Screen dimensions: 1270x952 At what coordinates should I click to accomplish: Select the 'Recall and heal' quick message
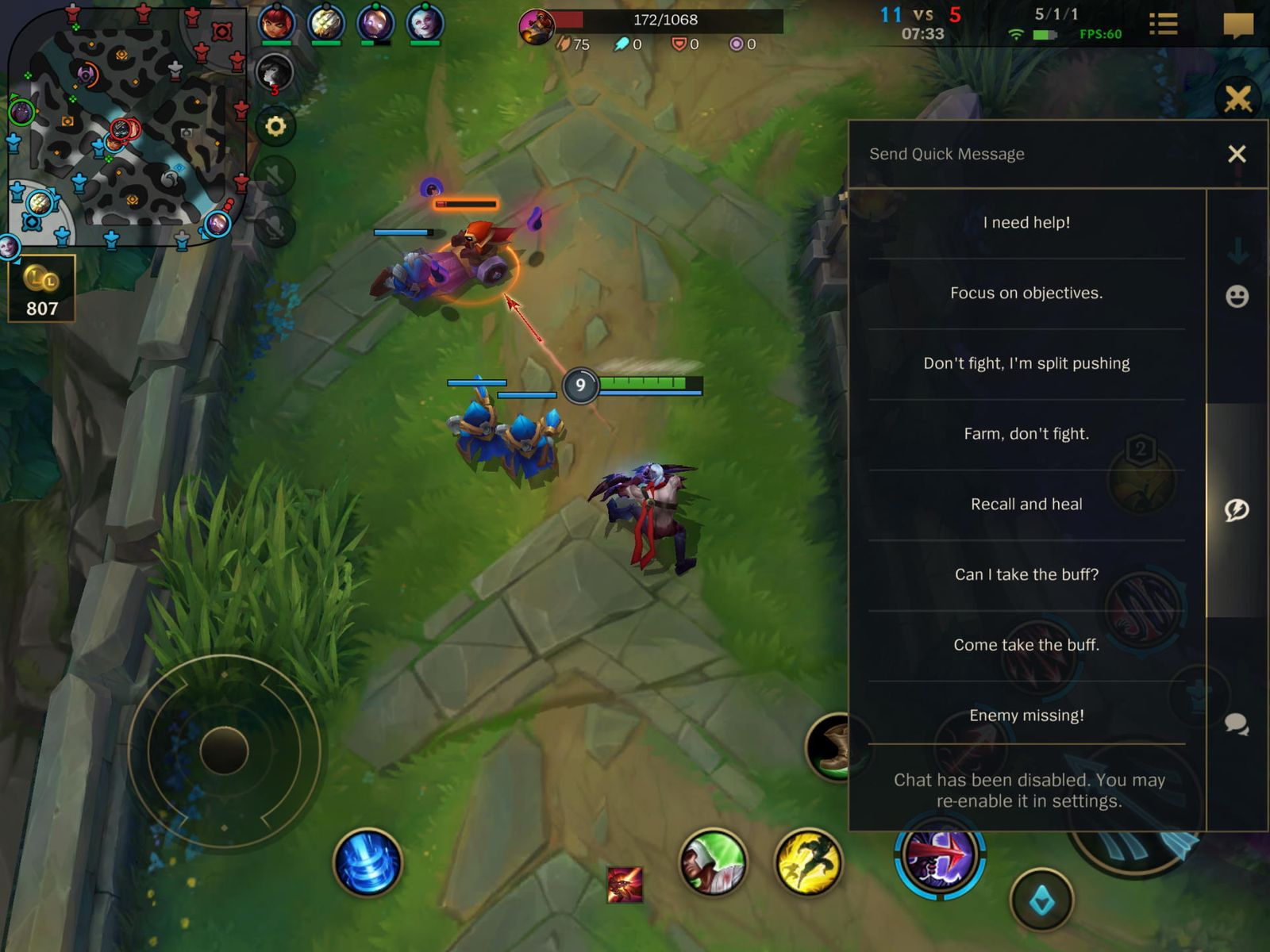1026,503
